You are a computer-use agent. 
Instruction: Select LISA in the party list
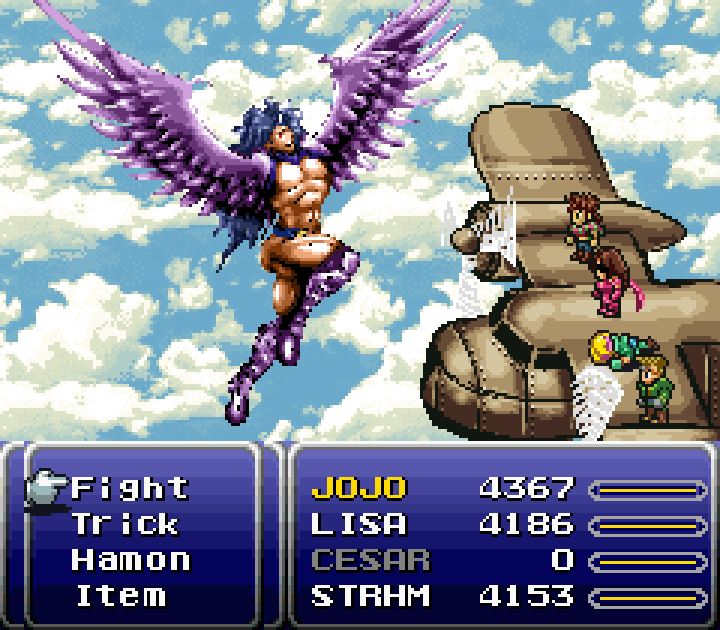pyautogui.click(x=359, y=524)
